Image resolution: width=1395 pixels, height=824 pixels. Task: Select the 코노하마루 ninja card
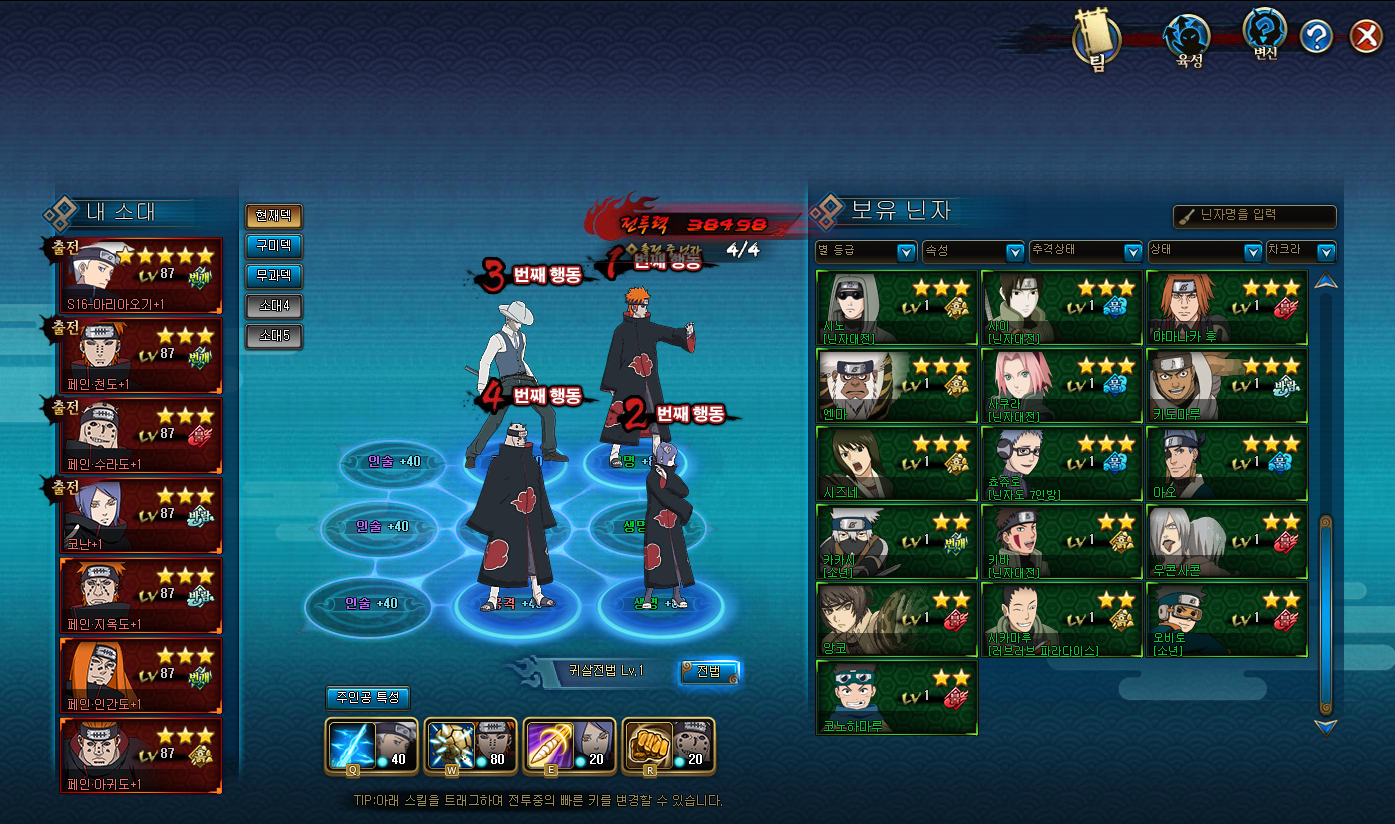(896, 697)
